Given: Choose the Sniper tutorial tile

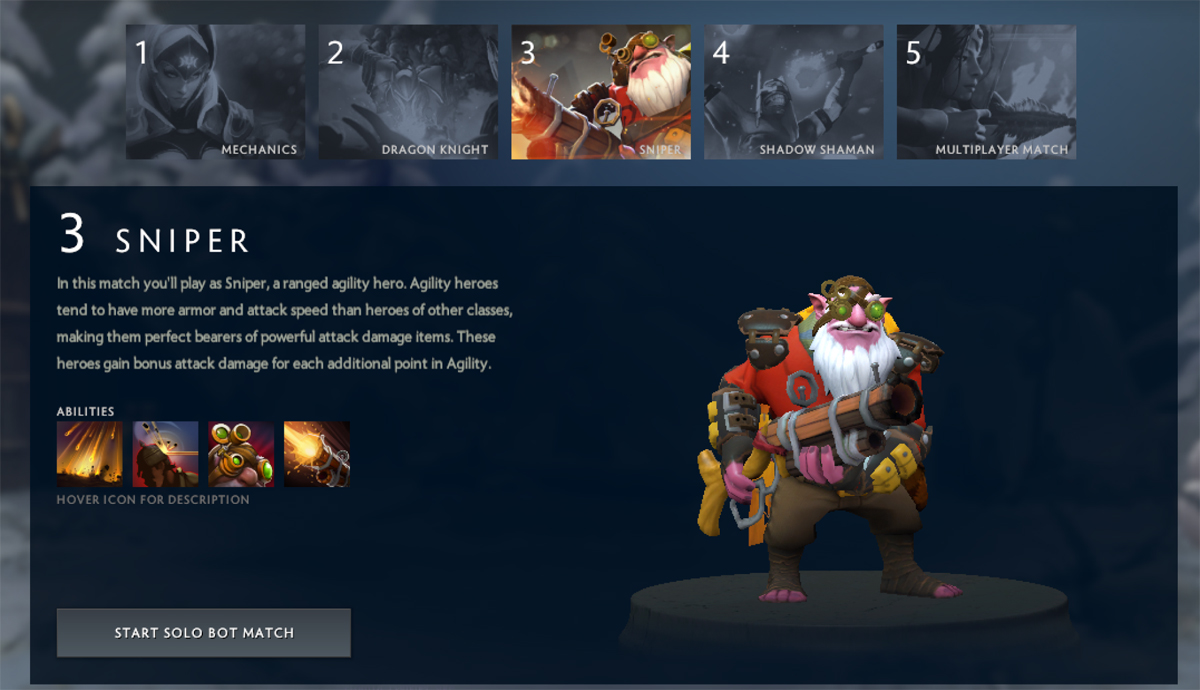Looking at the screenshot, I should pos(601,92).
